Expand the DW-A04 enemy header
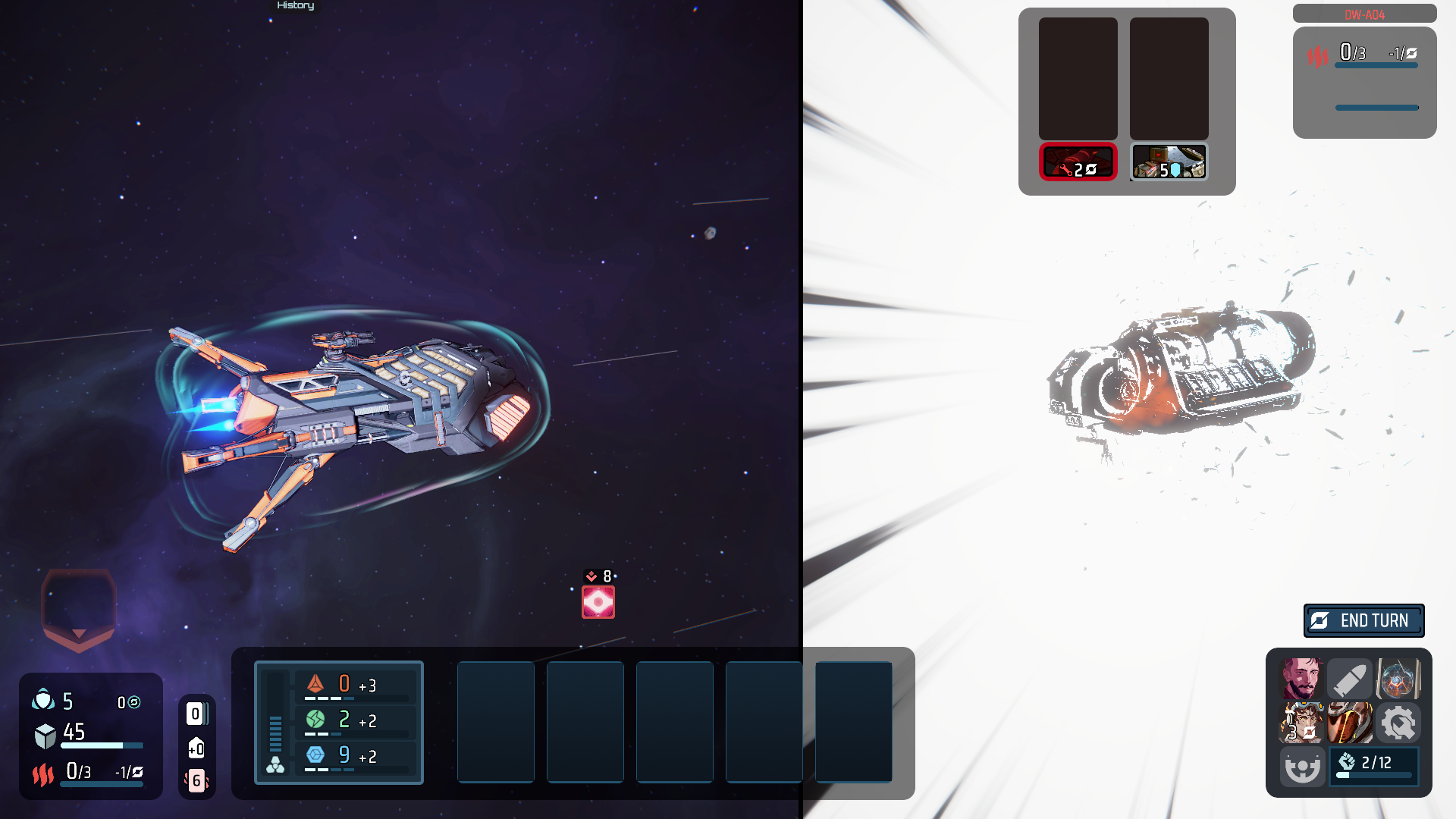Image resolution: width=1456 pixels, height=819 pixels. [x=1363, y=13]
